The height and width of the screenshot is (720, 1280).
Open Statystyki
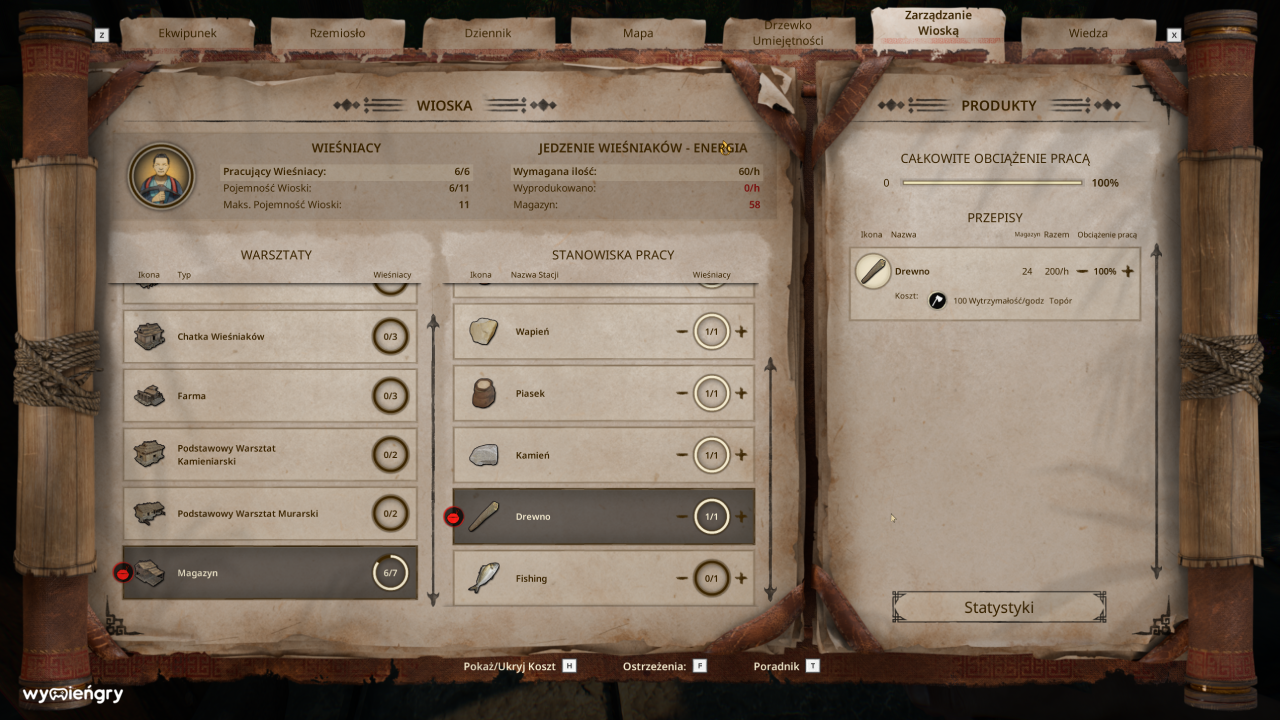pos(997,607)
